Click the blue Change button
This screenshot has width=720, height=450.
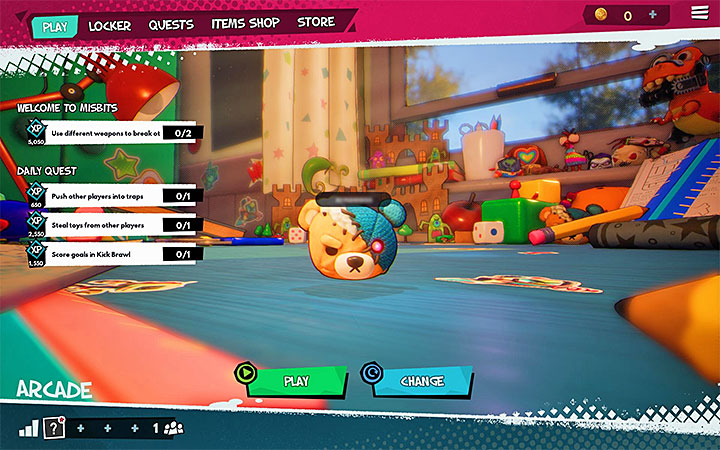[x=421, y=381]
